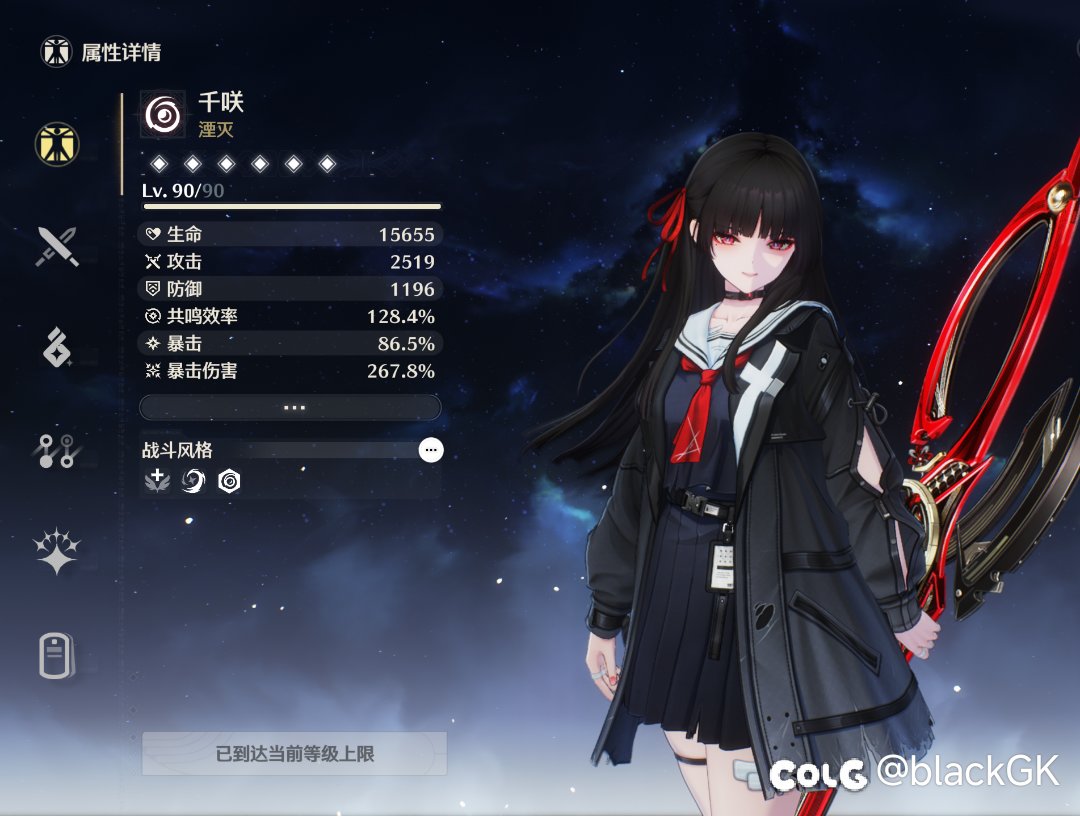Select the swirl combat style icon
The height and width of the screenshot is (816, 1080).
tap(194, 482)
